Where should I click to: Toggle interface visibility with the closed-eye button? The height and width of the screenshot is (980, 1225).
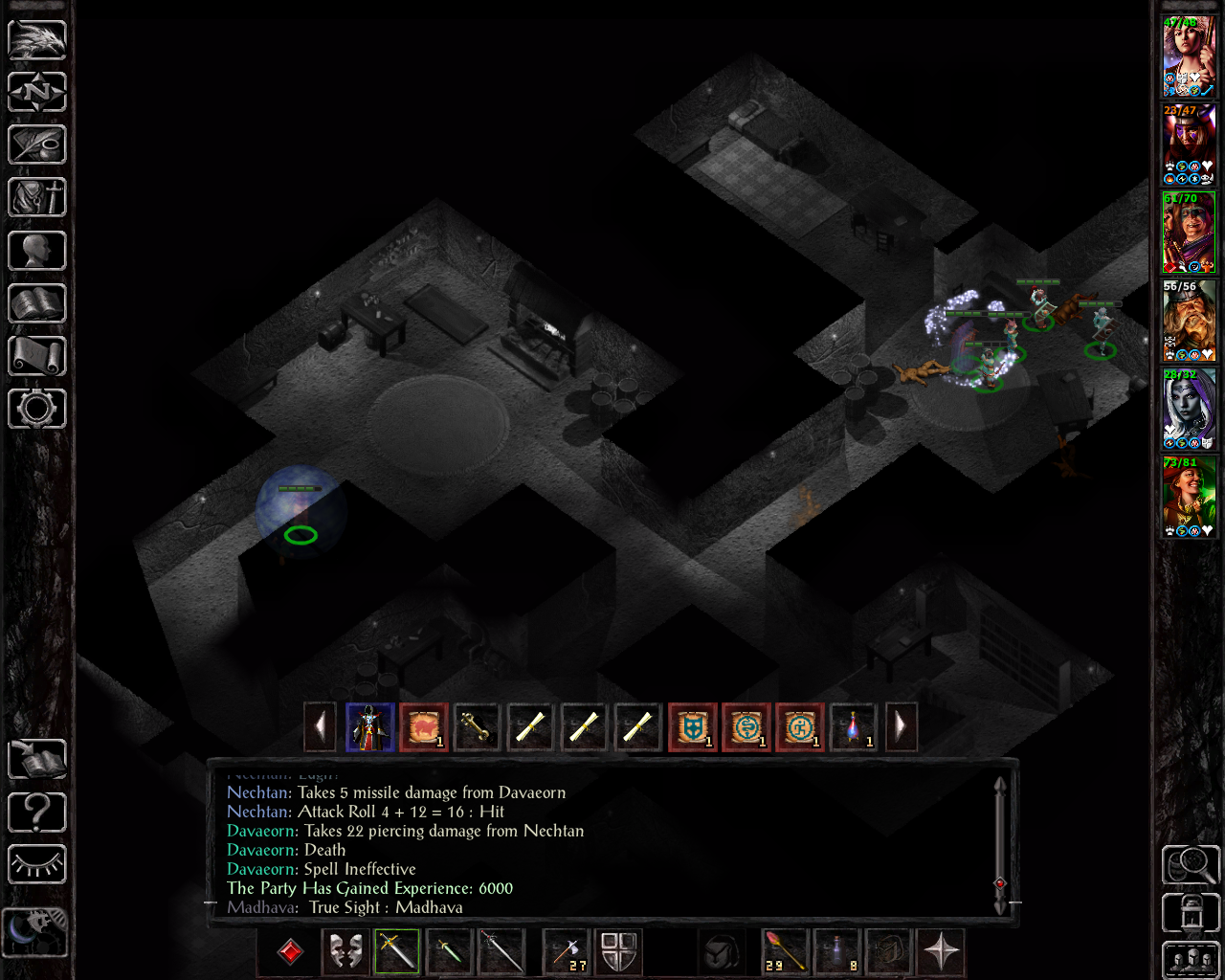tap(37, 865)
